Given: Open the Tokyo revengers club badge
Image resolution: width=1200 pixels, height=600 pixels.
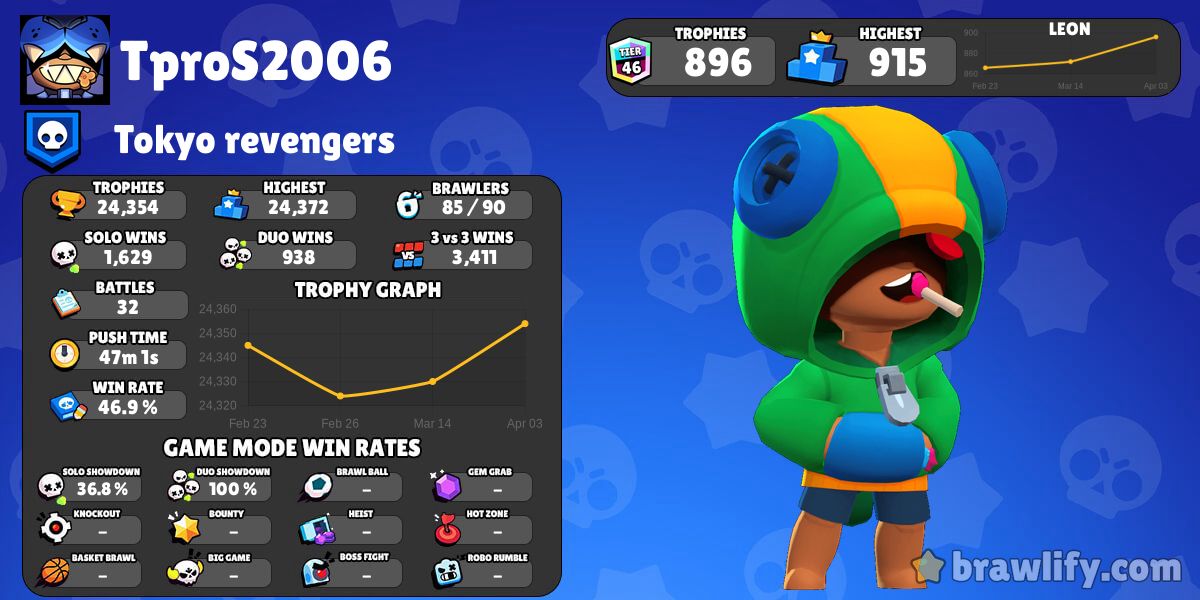Looking at the screenshot, I should click(x=51, y=141).
